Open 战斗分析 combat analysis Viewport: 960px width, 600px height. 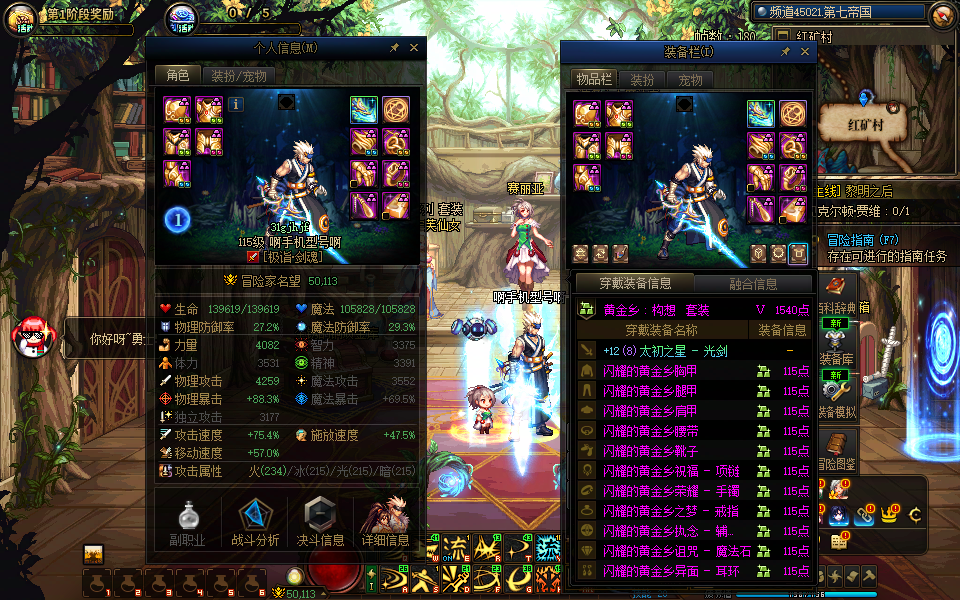pyautogui.click(x=255, y=523)
